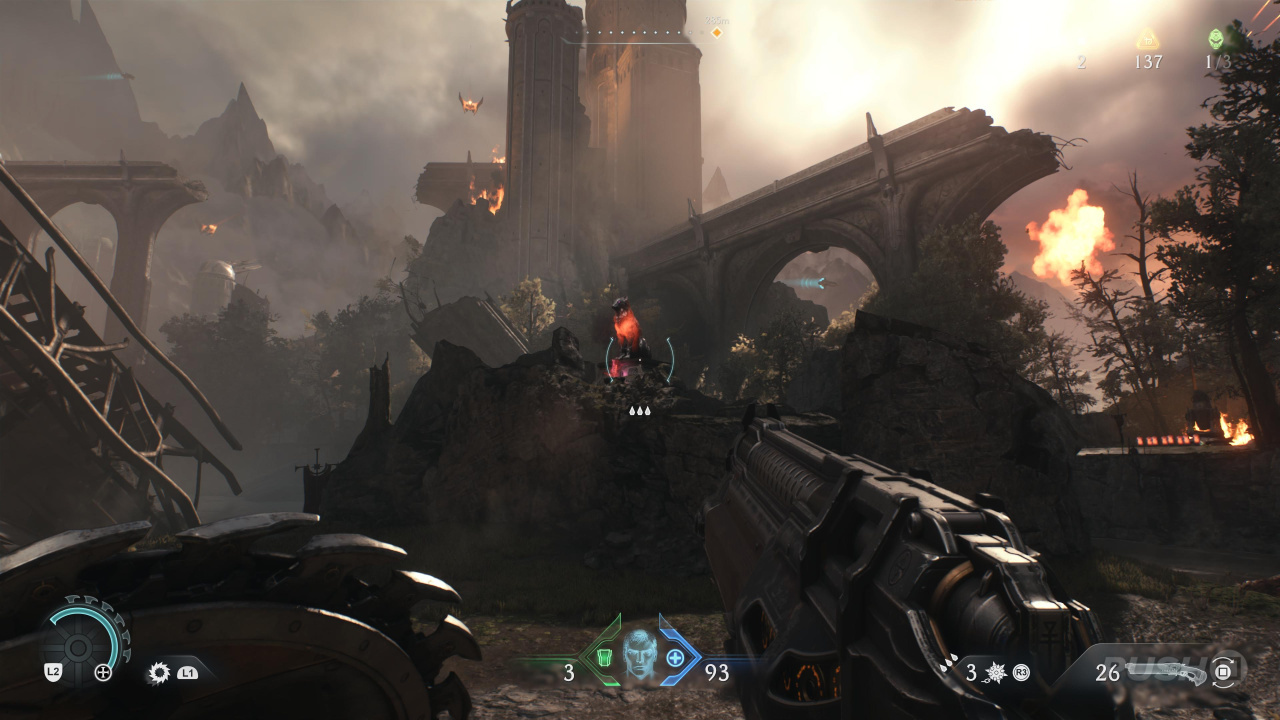1280x720 pixels.
Task: Select the Slayer face portrait
Action: (x=639, y=655)
